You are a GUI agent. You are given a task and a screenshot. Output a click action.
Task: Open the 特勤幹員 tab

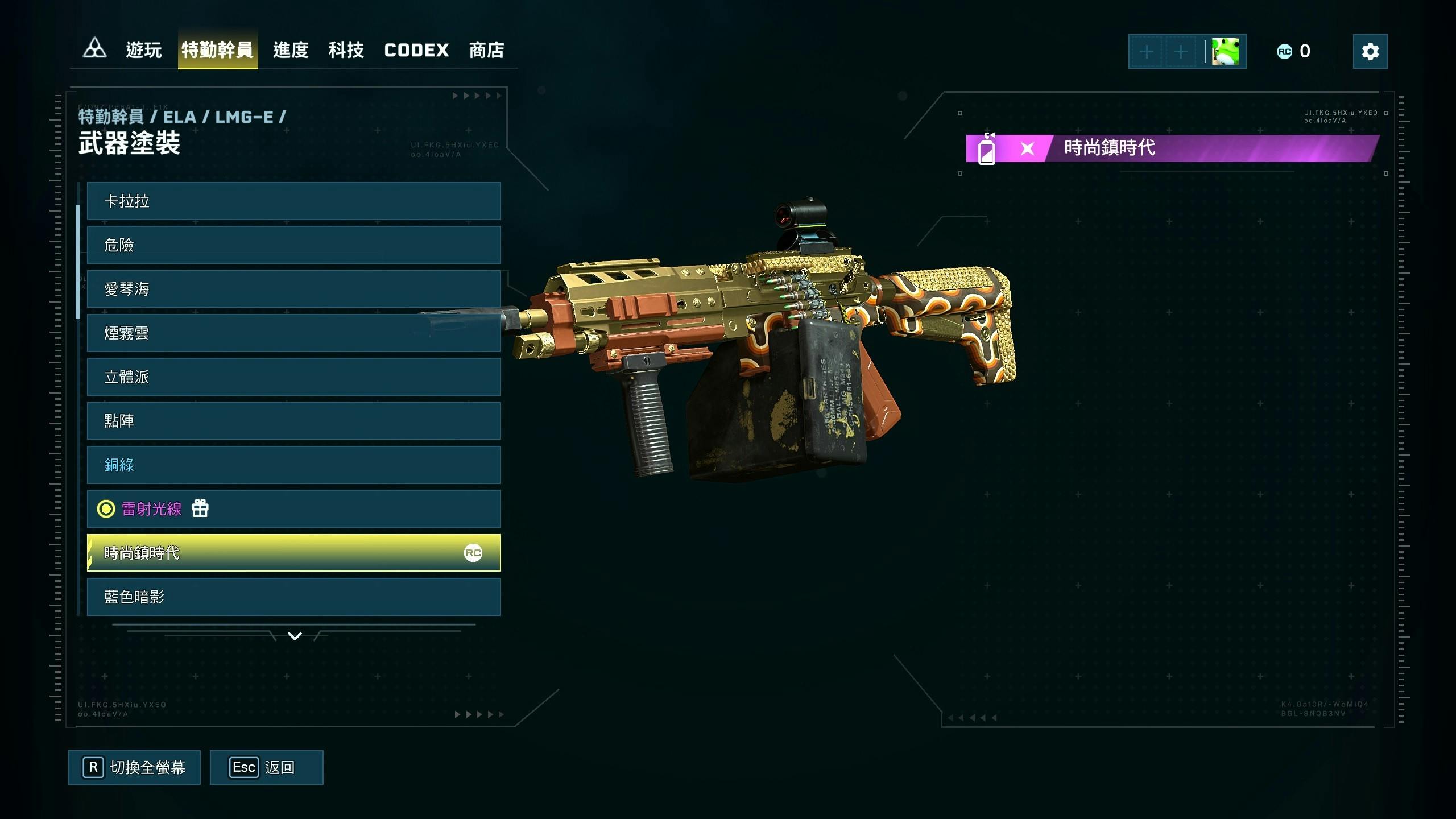click(x=217, y=51)
